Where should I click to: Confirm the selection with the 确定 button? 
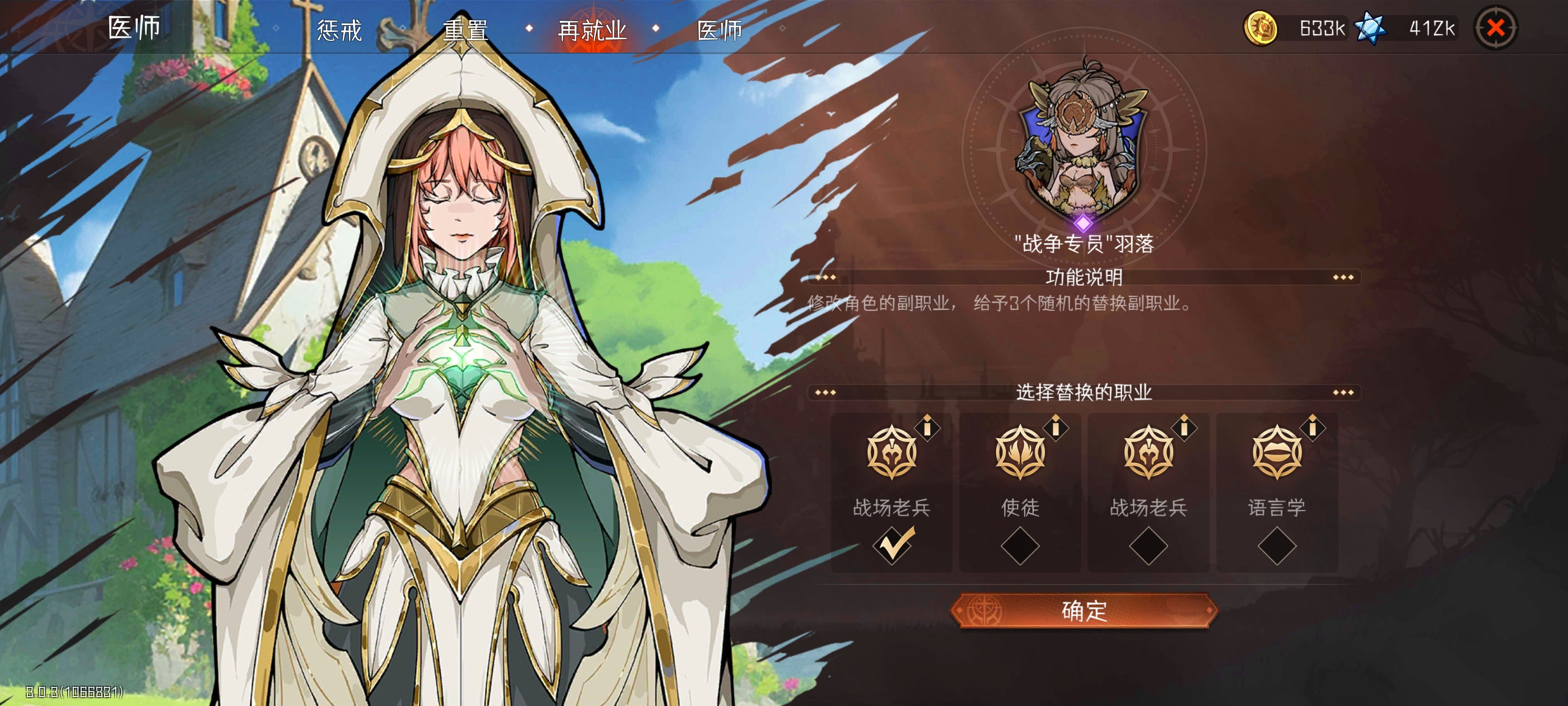pos(1084,610)
